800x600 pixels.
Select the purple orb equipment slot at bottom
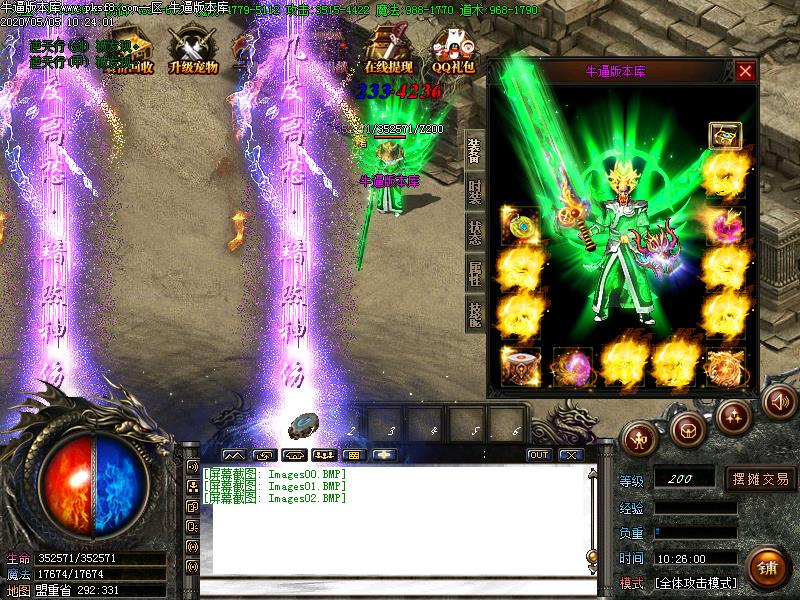pos(572,365)
